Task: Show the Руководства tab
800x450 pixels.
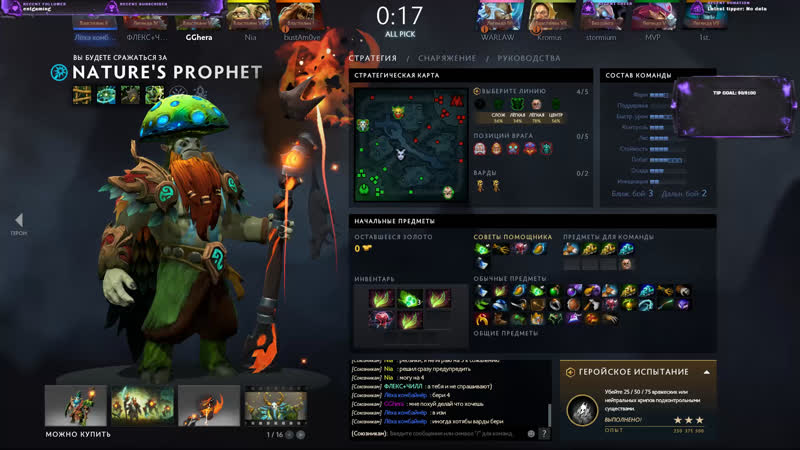Action: pyautogui.click(x=528, y=58)
